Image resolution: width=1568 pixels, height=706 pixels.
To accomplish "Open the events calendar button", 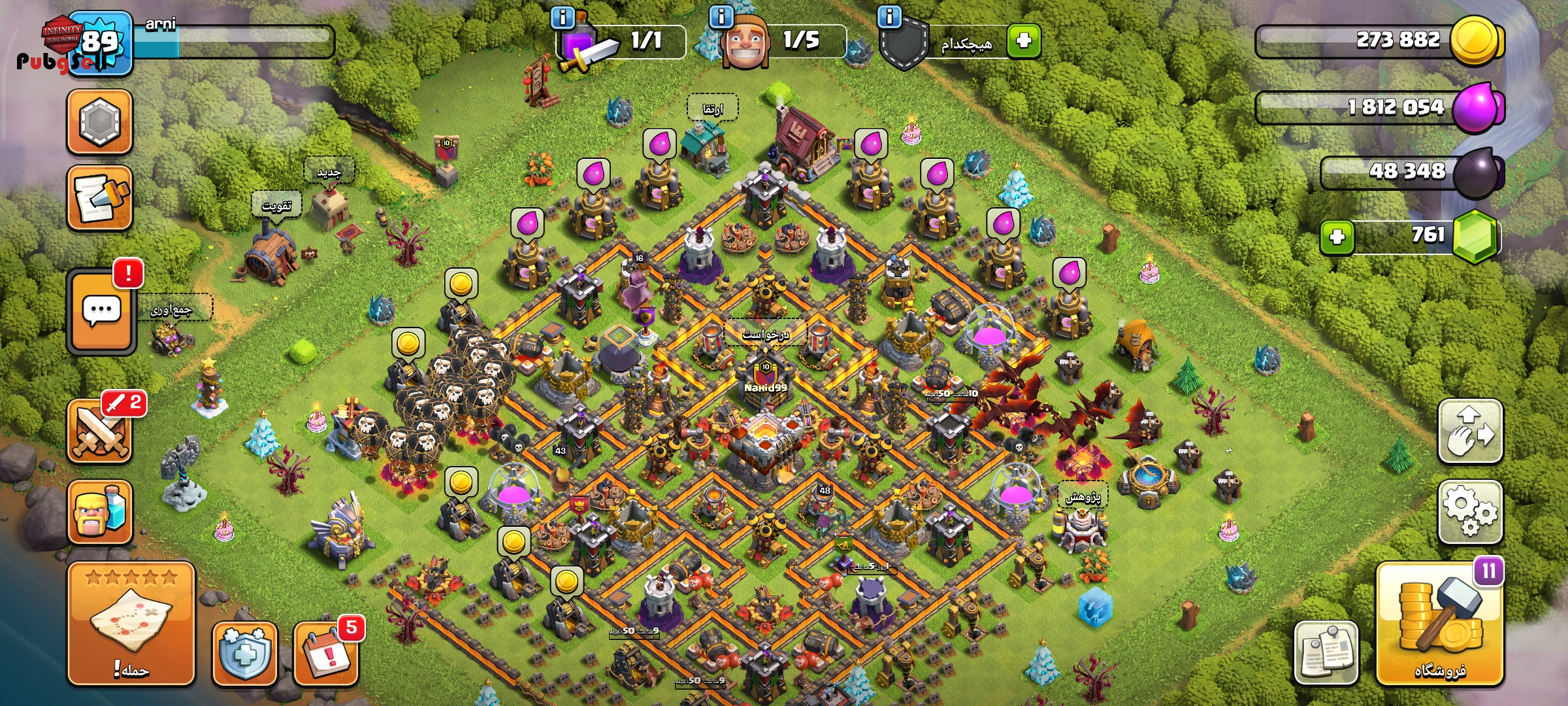I will point(326,654).
